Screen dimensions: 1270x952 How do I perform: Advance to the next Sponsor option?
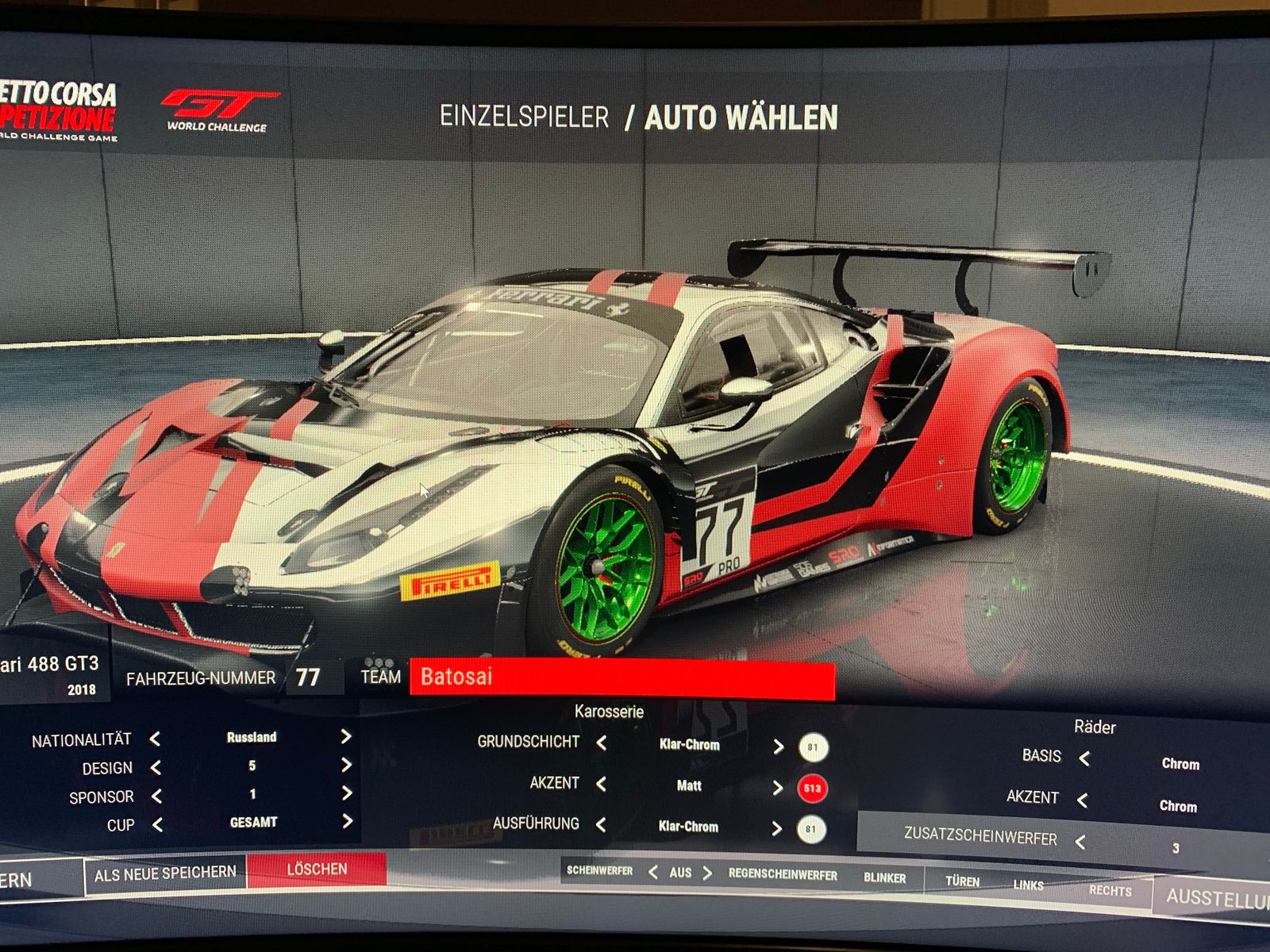(x=347, y=793)
